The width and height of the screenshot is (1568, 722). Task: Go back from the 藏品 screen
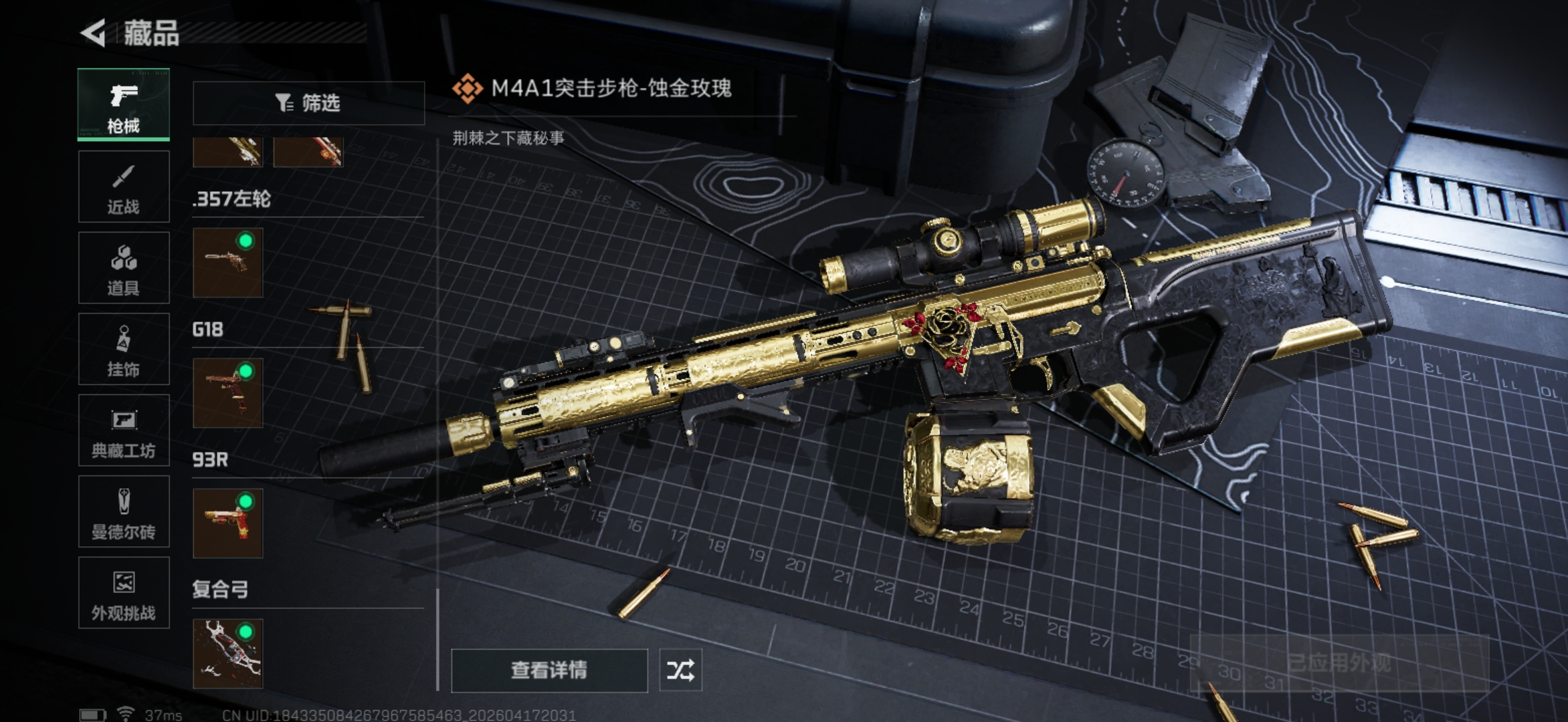point(94,33)
